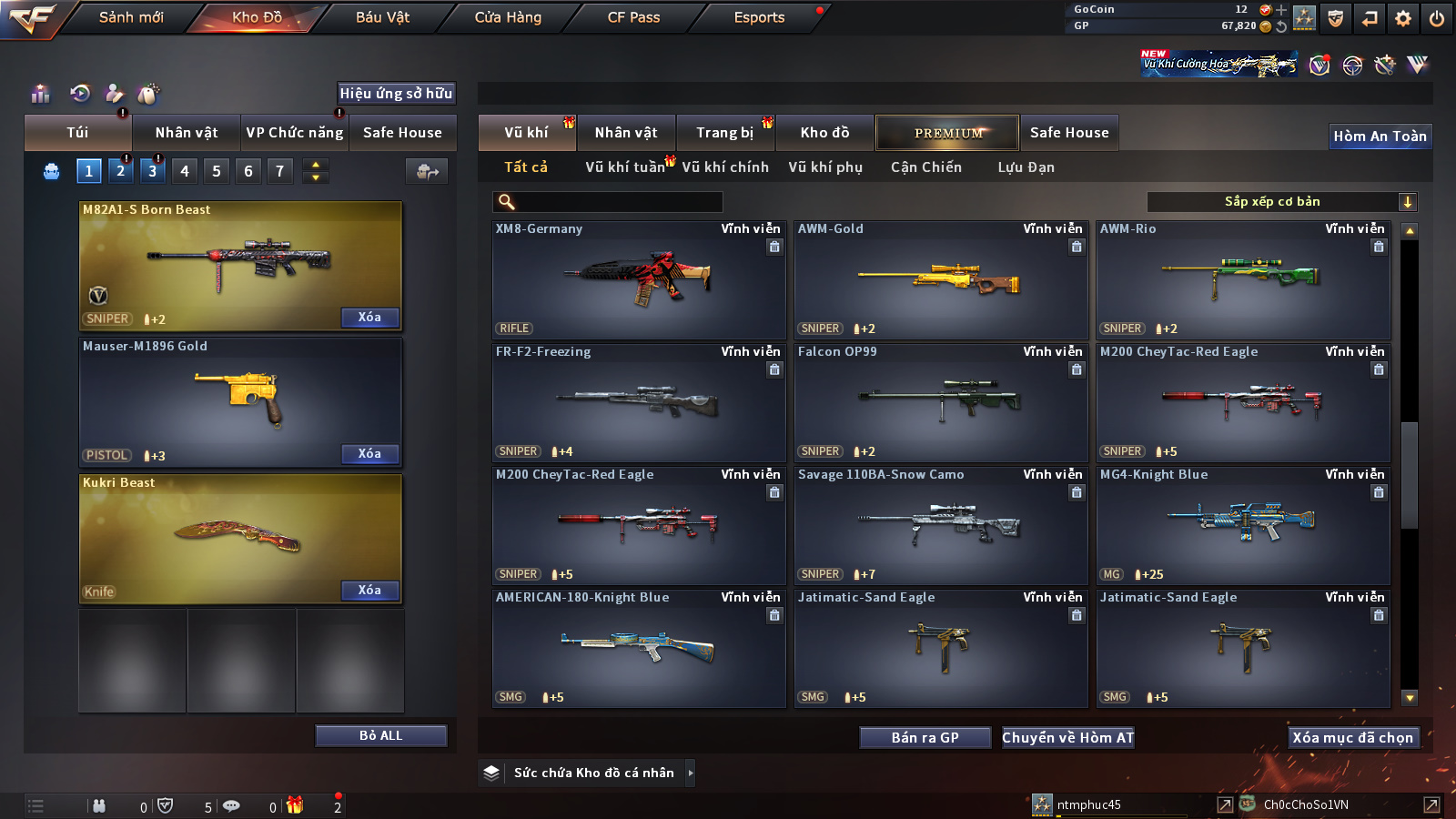Show the Cận Chiến weapons category

coord(925,167)
